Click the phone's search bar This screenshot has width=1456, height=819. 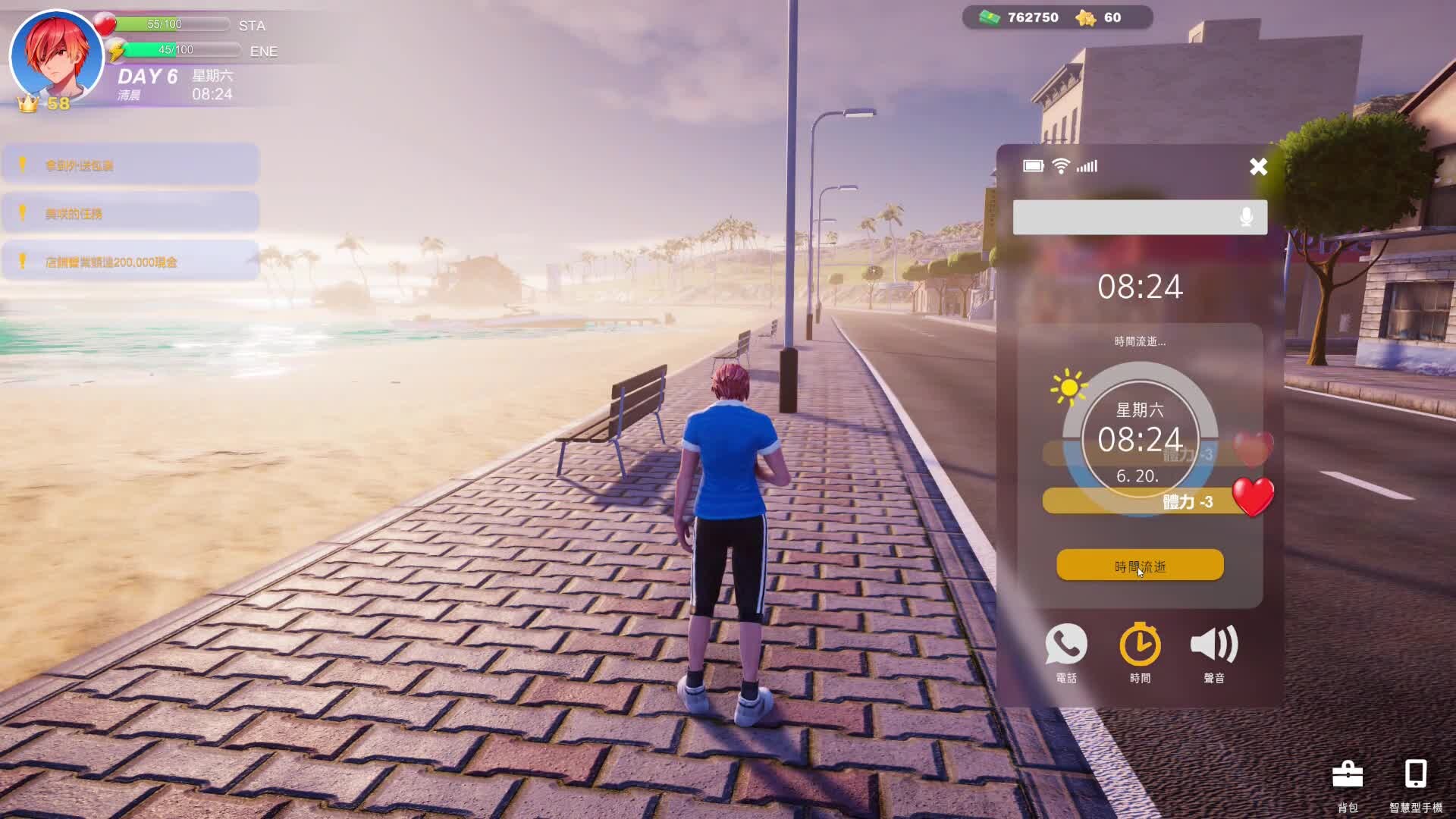[1122, 218]
